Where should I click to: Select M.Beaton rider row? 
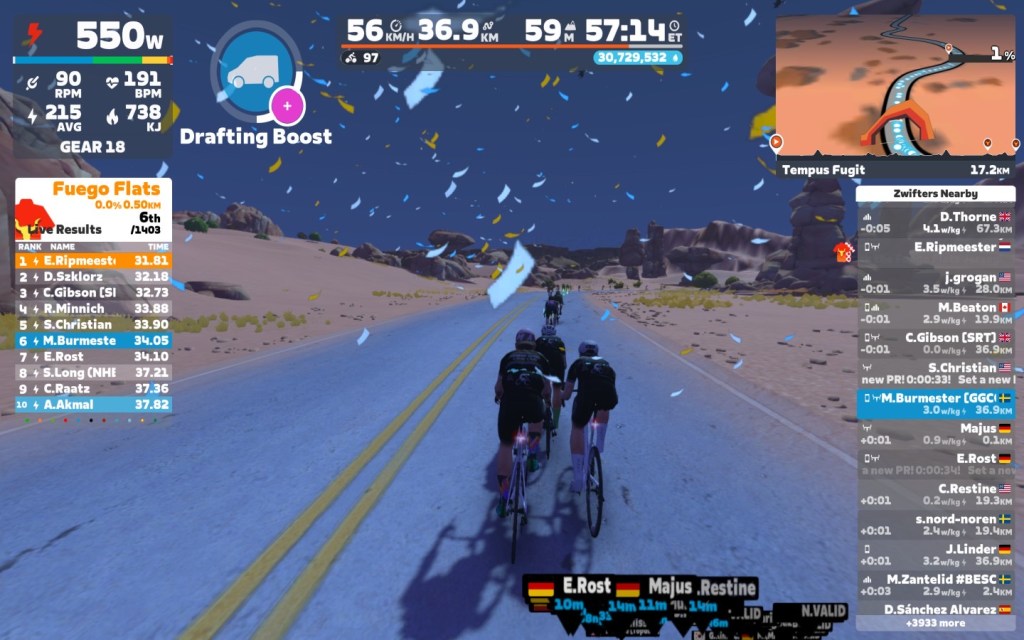click(936, 313)
